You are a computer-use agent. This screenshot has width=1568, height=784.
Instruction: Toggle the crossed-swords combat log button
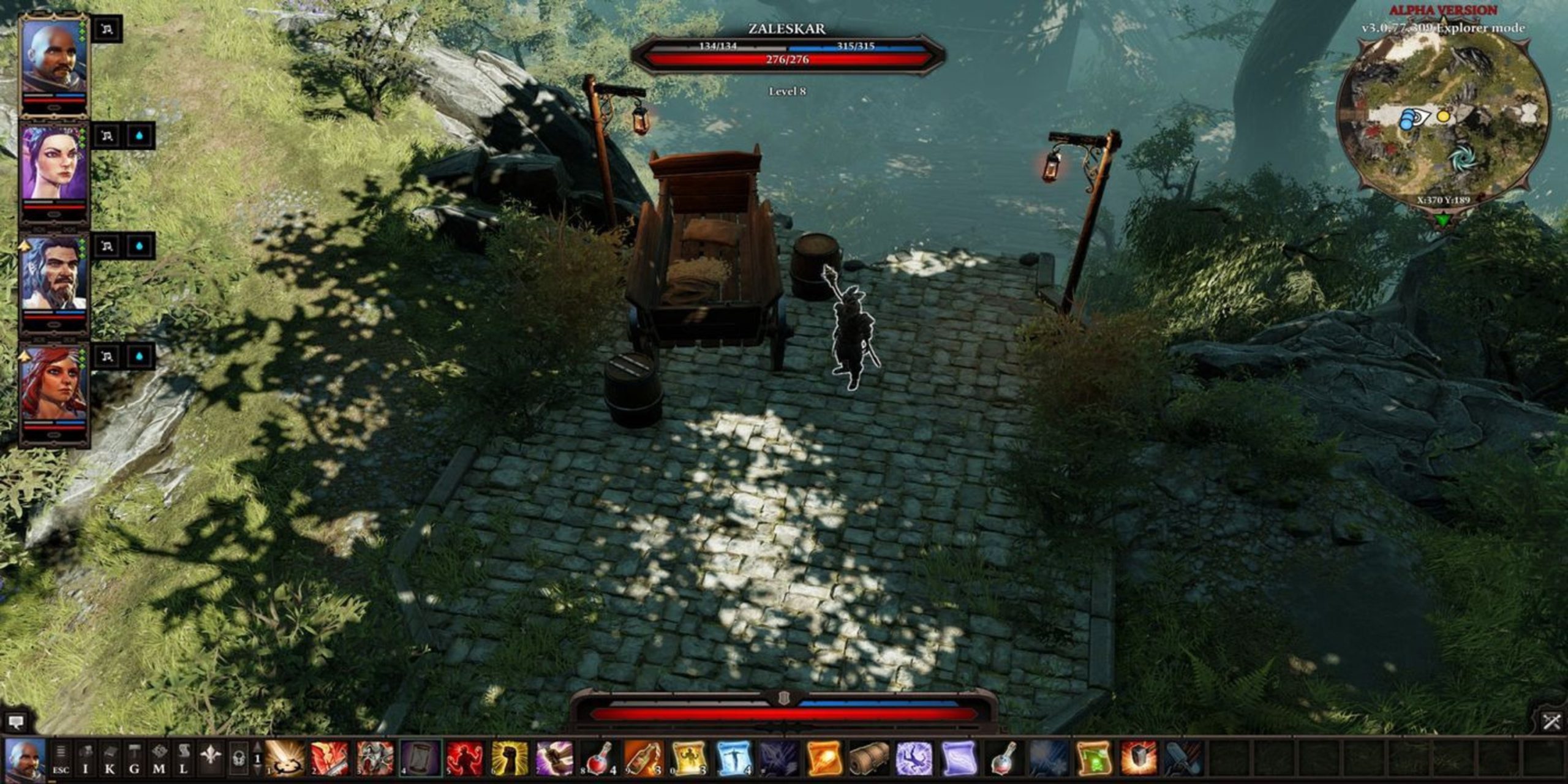[1552, 722]
